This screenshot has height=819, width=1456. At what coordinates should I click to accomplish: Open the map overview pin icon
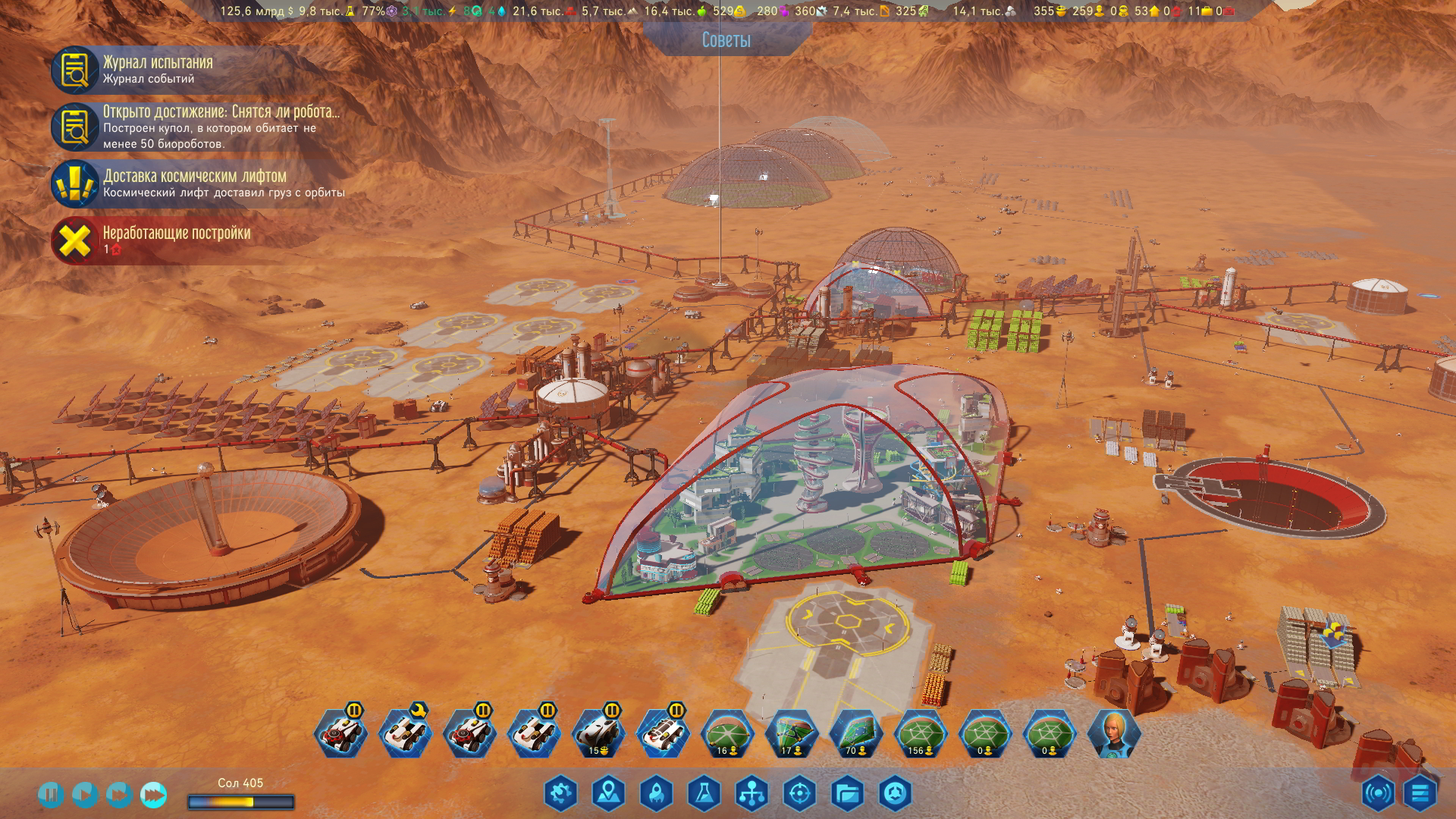pos(608,793)
